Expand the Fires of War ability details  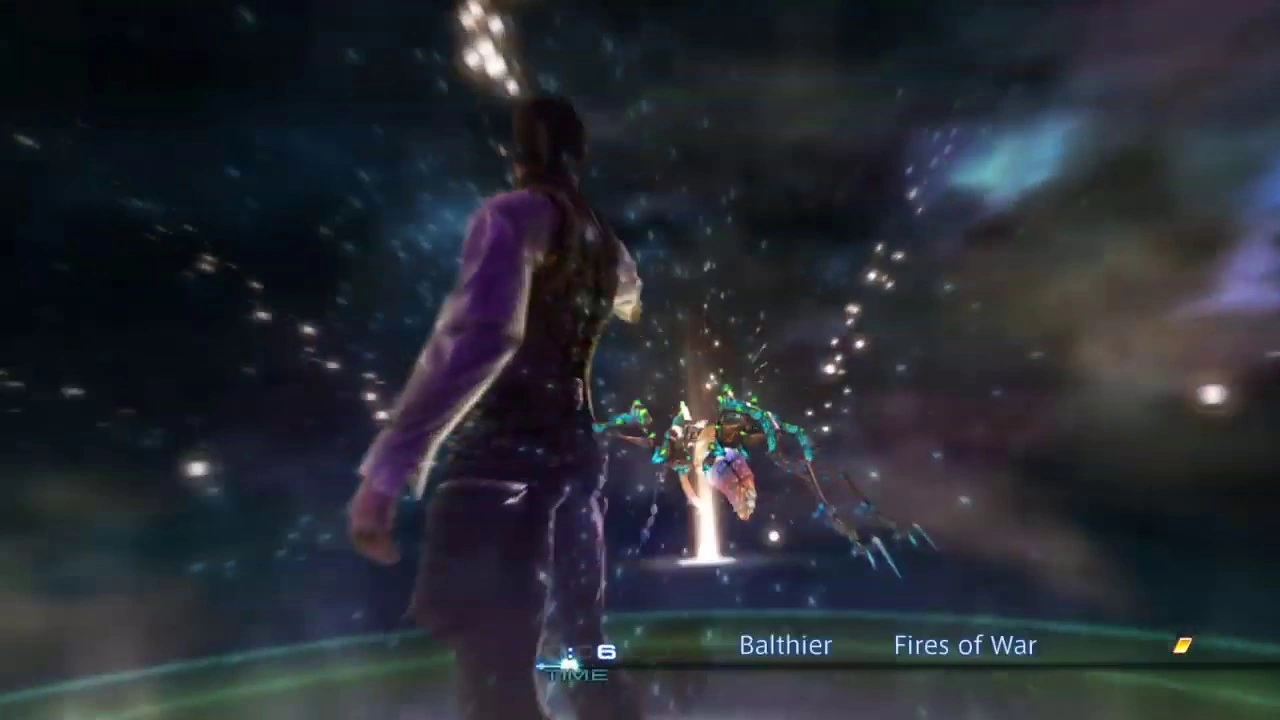pyautogui.click(x=964, y=645)
